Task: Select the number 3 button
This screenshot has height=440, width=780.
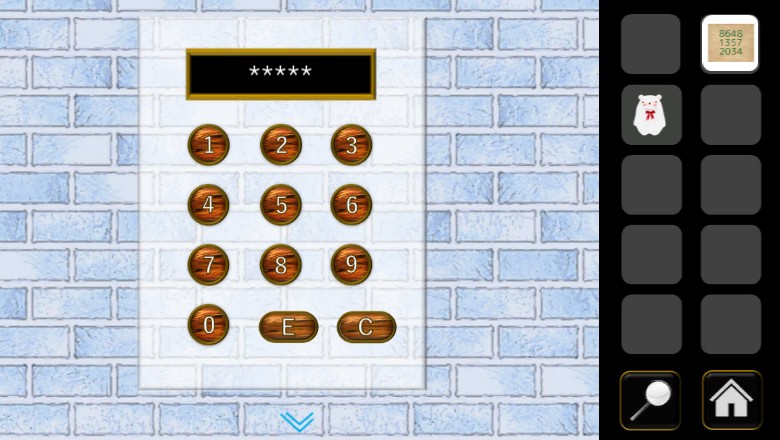Action: (x=351, y=145)
